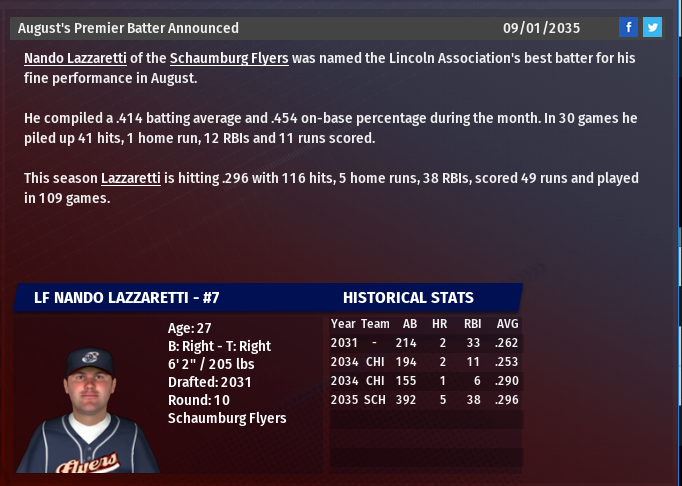View Nando Lazzaretti's player portrait
682x486 pixels.
click(88, 410)
